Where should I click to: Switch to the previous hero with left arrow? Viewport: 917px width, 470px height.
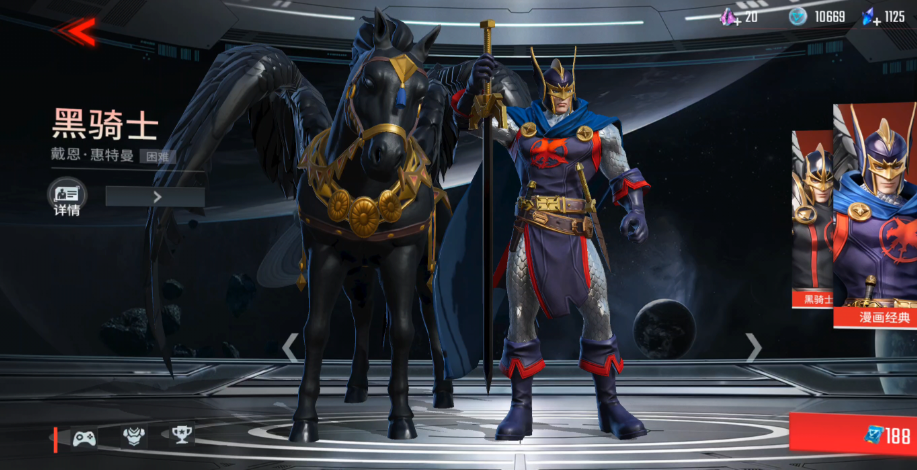pyautogui.click(x=289, y=348)
